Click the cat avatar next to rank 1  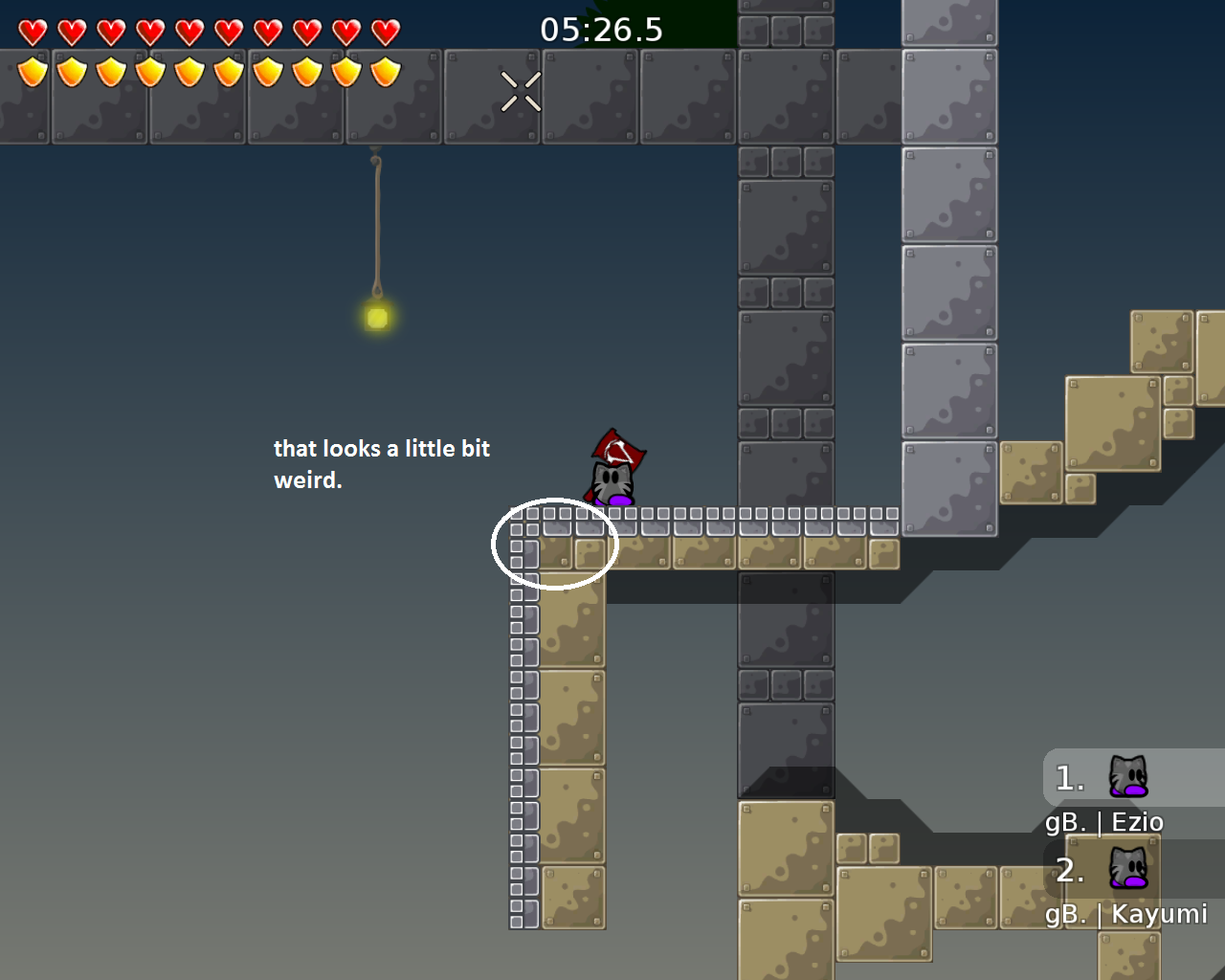tap(1129, 777)
